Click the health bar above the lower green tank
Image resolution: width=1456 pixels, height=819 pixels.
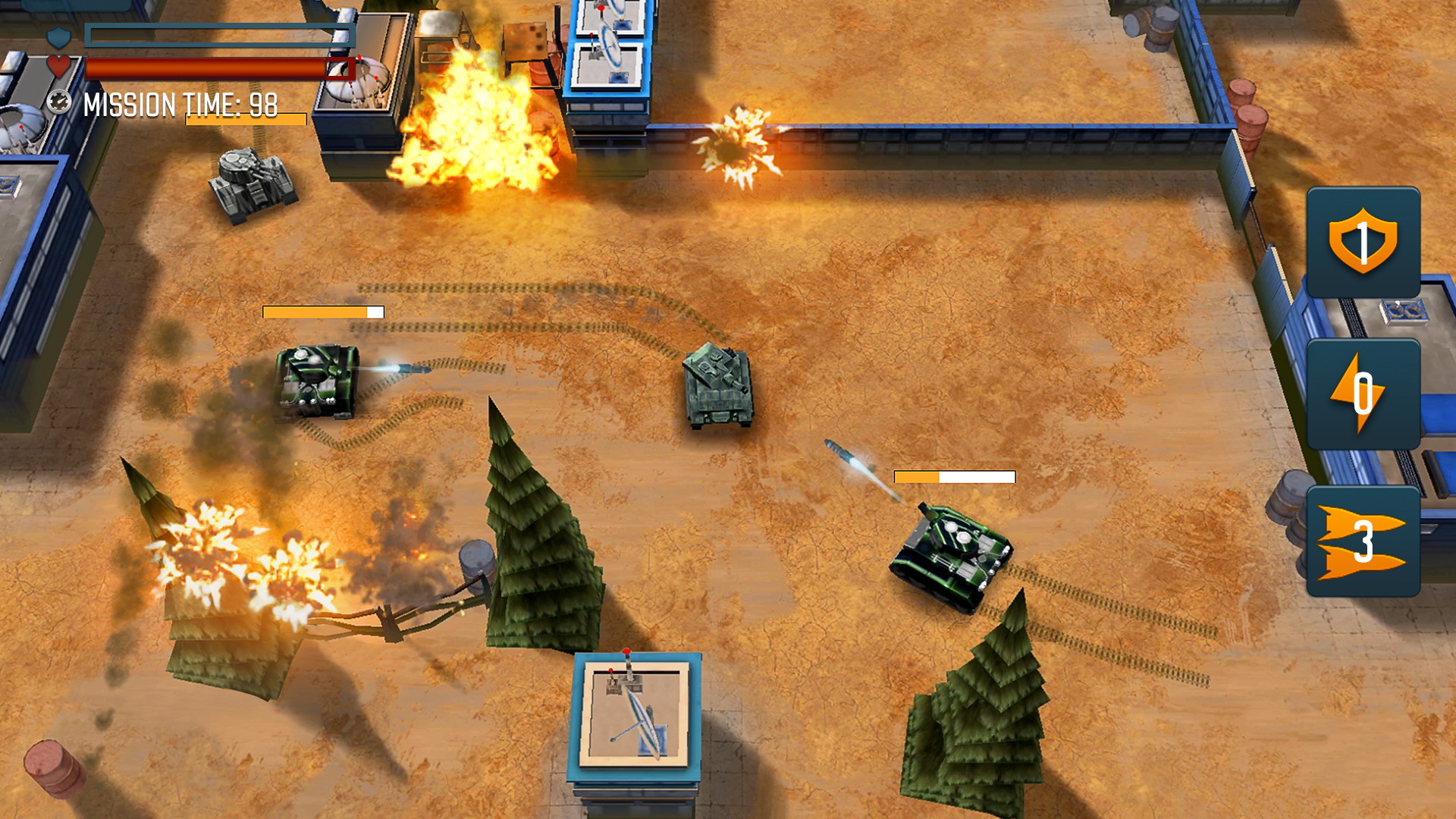click(x=954, y=478)
